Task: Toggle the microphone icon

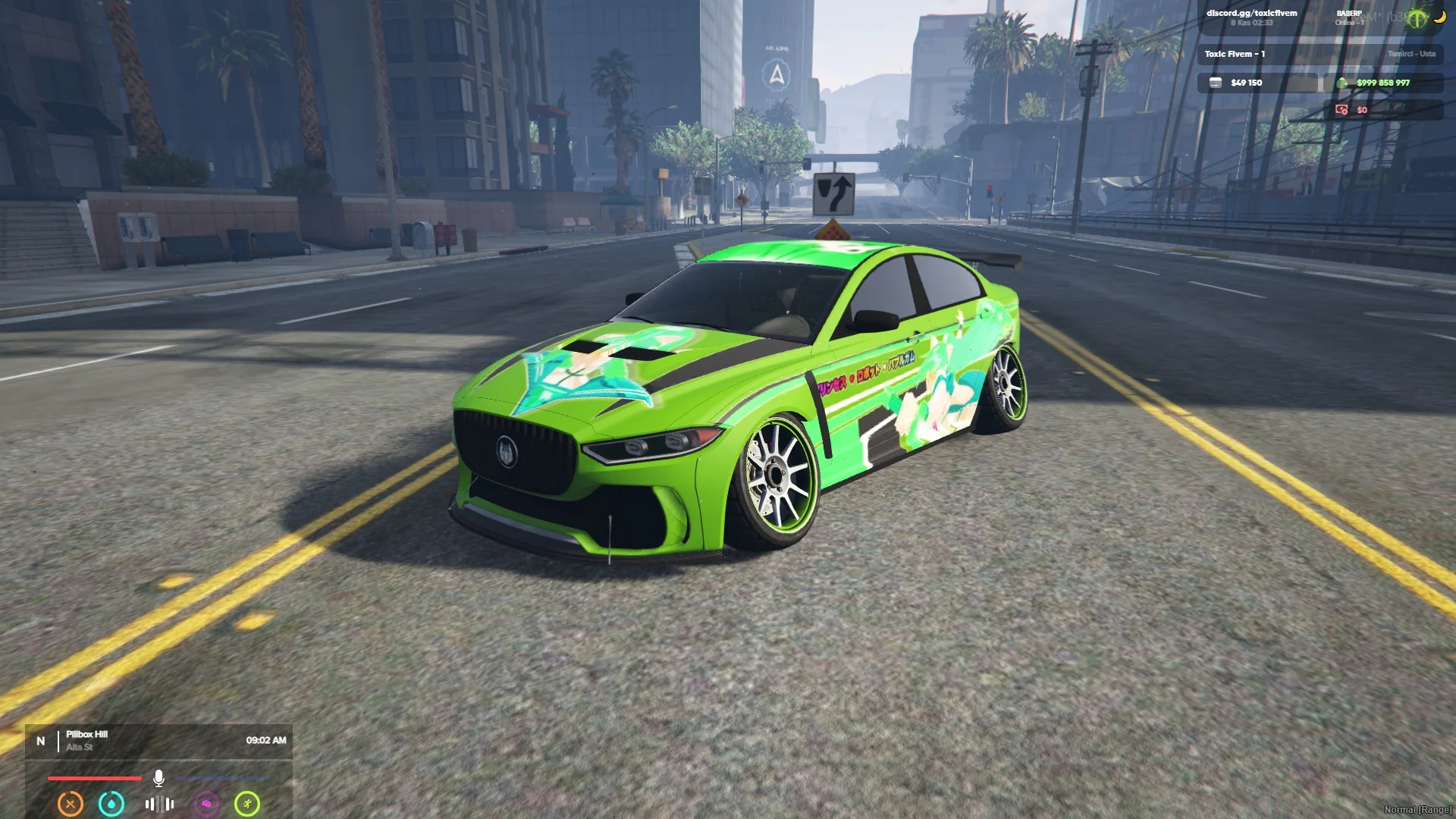Action: pos(158,778)
